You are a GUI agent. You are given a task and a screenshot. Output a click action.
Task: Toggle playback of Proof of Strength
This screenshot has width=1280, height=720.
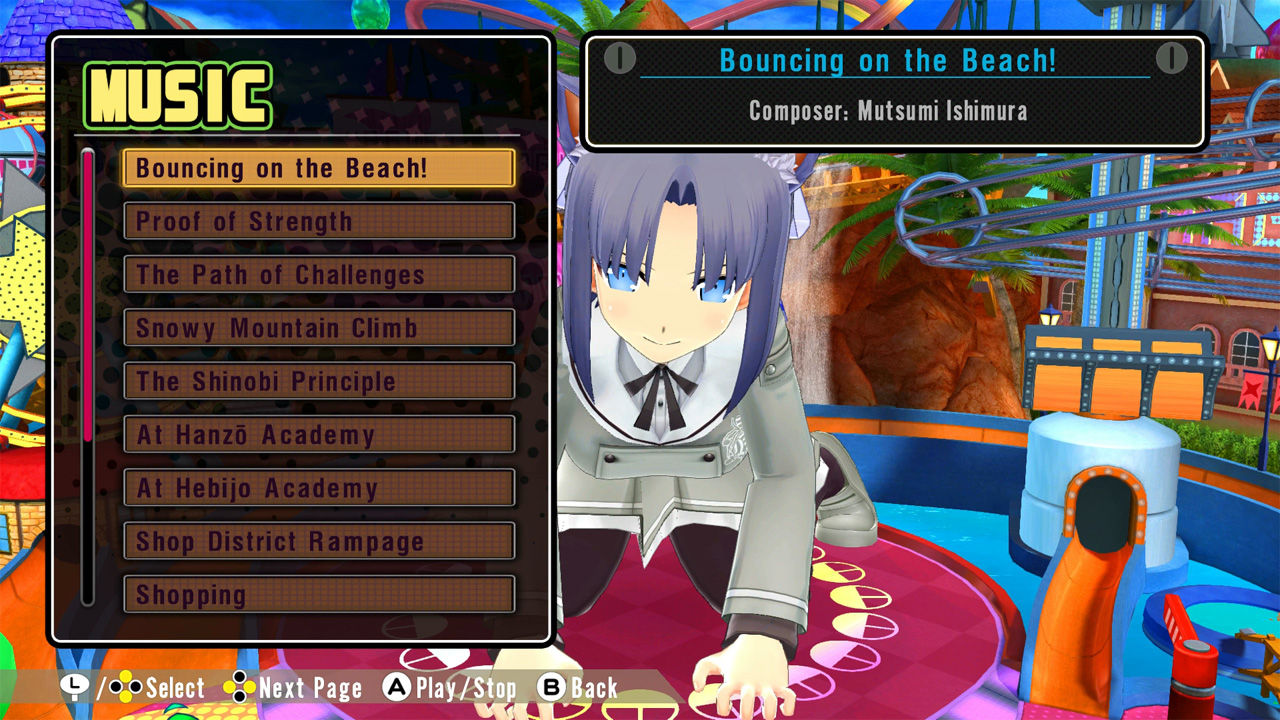pyautogui.click(x=318, y=221)
